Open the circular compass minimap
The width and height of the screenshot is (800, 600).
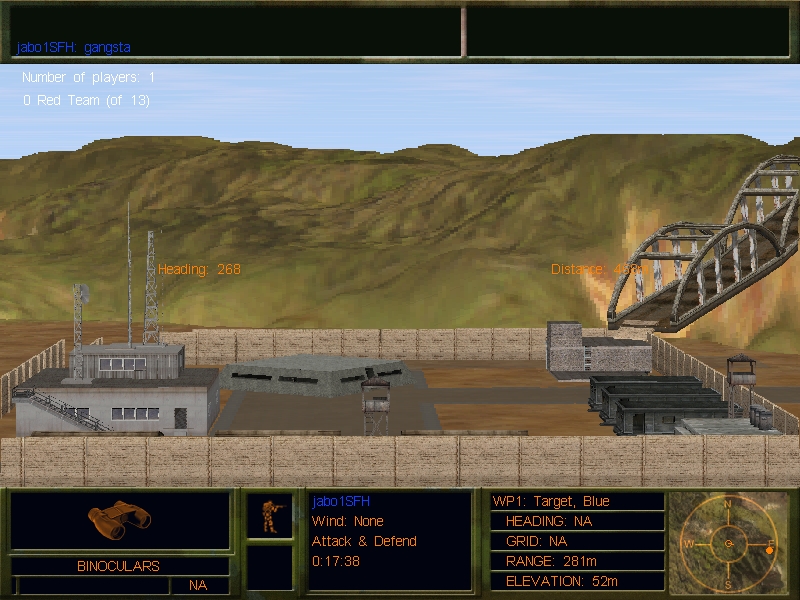[x=729, y=543]
